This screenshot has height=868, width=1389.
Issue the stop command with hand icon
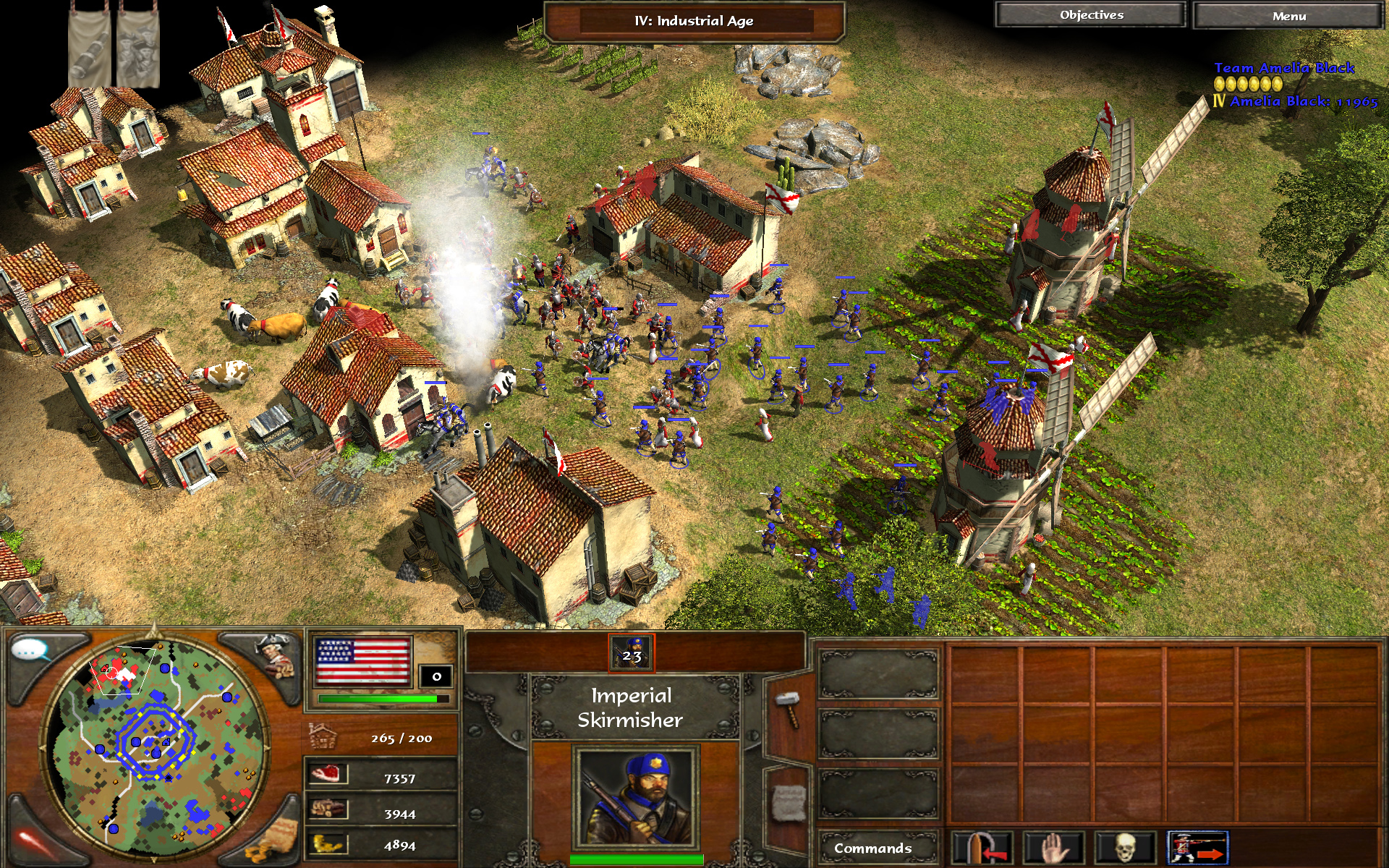(x=1053, y=848)
